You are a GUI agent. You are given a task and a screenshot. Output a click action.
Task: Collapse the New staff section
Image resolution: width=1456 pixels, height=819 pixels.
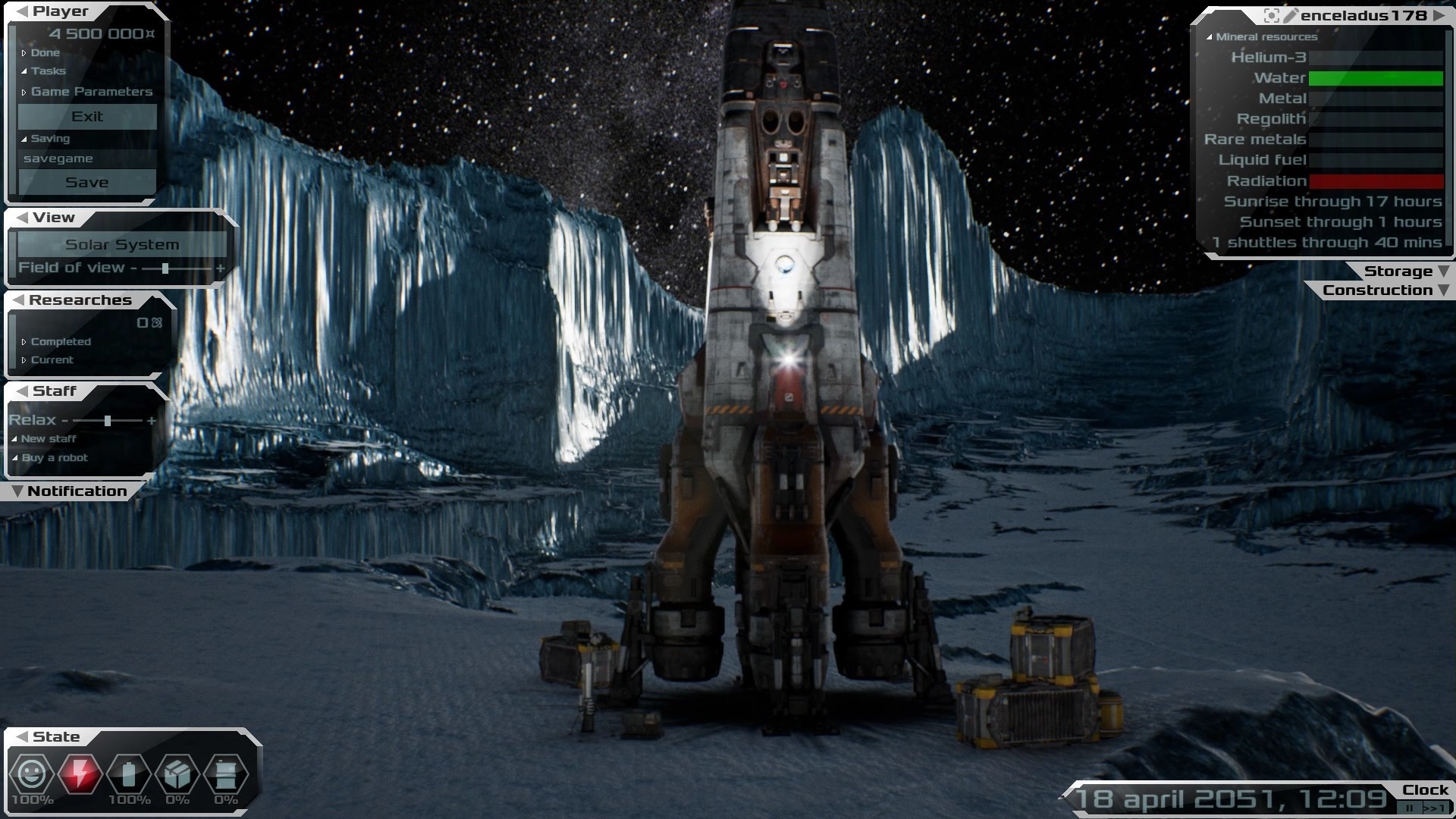48,439
